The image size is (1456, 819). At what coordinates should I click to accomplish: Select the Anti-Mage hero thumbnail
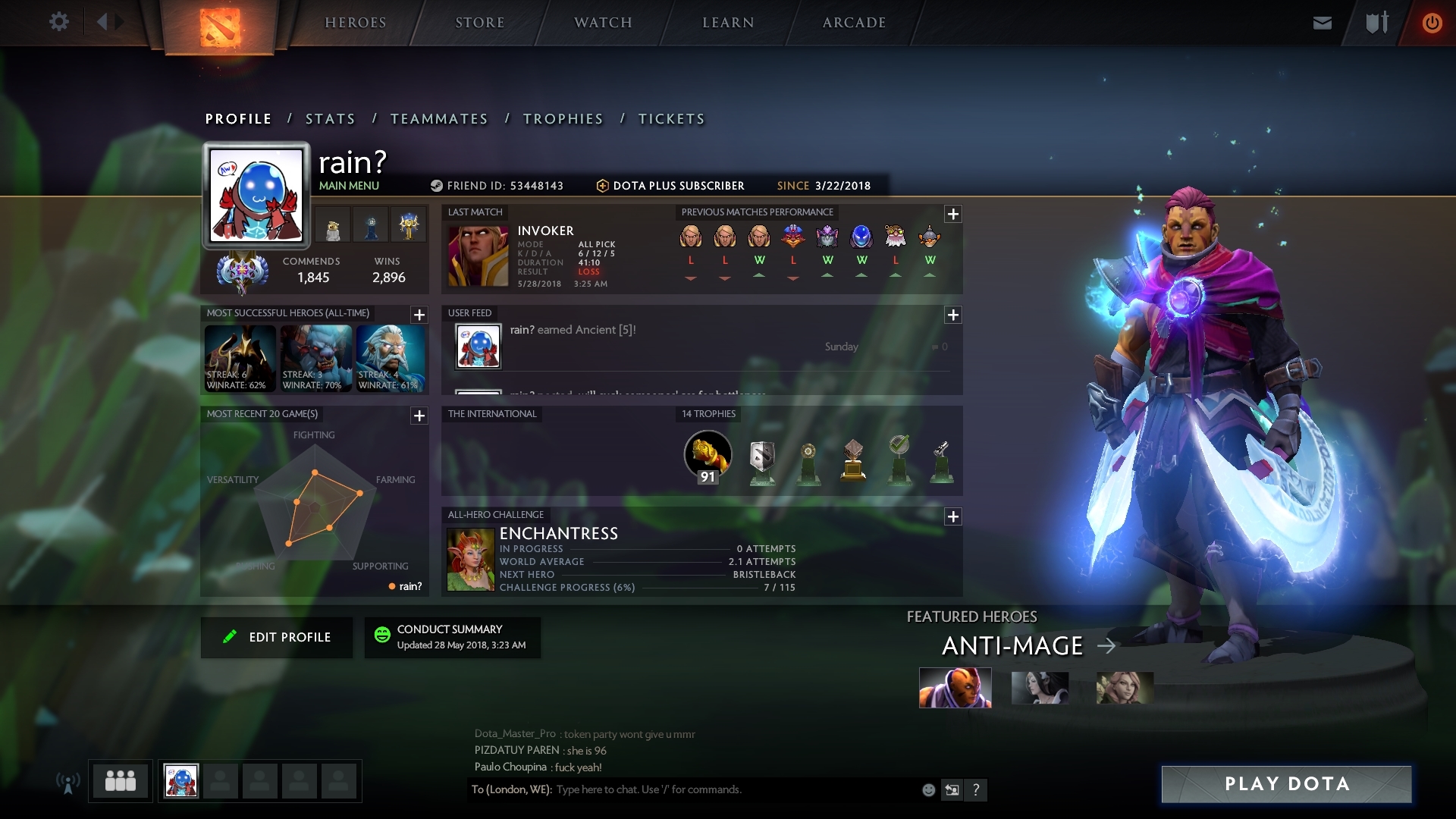coord(955,689)
